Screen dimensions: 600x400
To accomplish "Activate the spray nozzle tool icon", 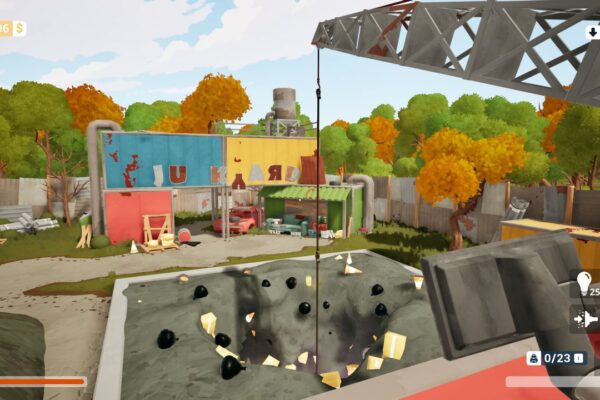I will [585, 319].
